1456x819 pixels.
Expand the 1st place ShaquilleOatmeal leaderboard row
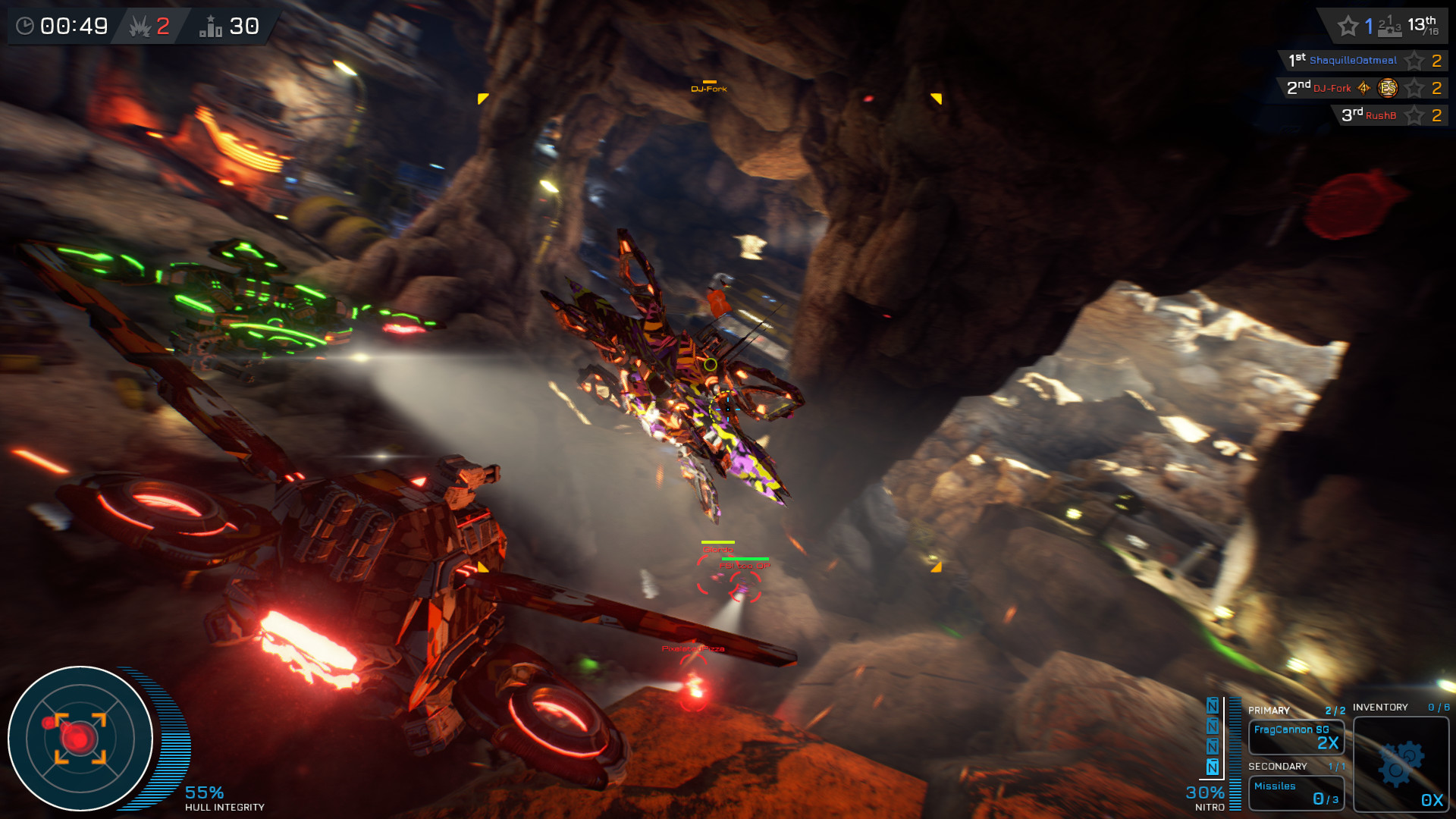coord(1357,61)
